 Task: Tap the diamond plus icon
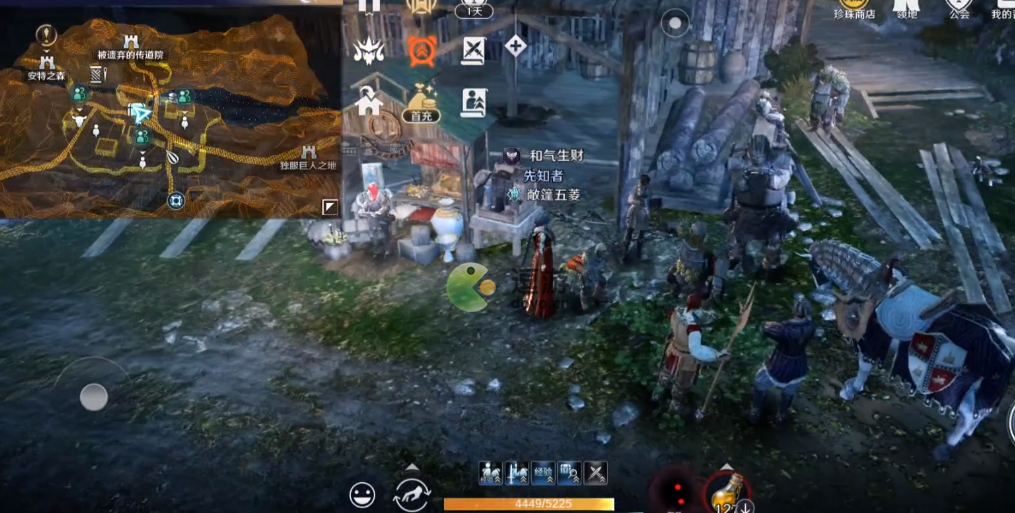click(515, 45)
